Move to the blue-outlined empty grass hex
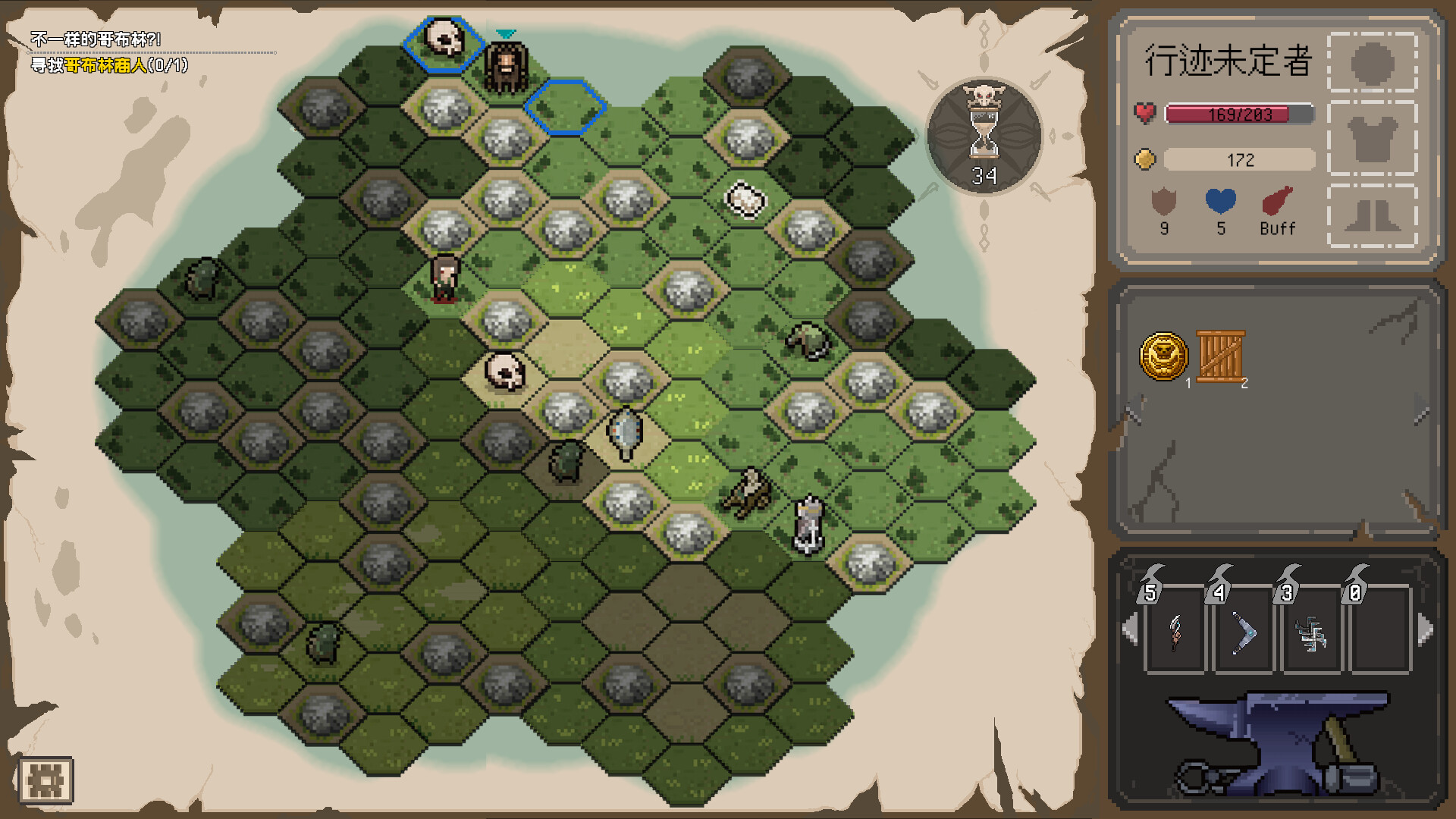Image resolution: width=1456 pixels, height=819 pixels. (x=565, y=108)
